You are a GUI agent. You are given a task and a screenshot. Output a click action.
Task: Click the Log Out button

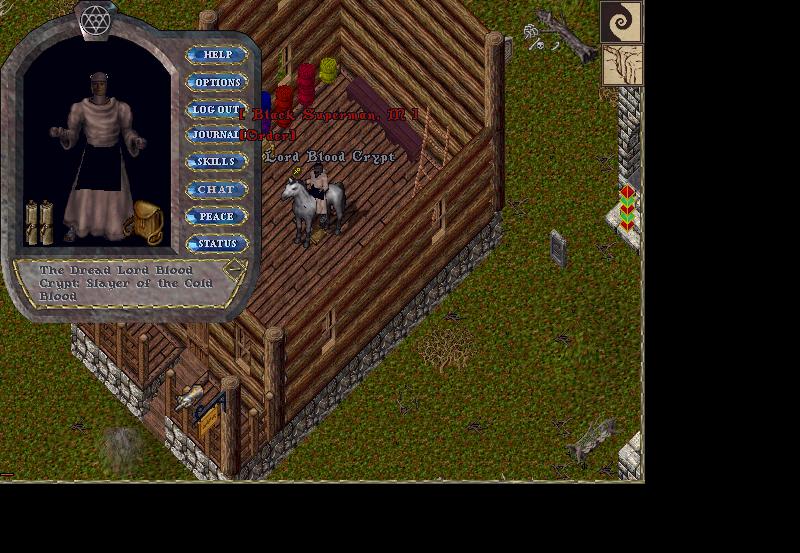point(216,109)
